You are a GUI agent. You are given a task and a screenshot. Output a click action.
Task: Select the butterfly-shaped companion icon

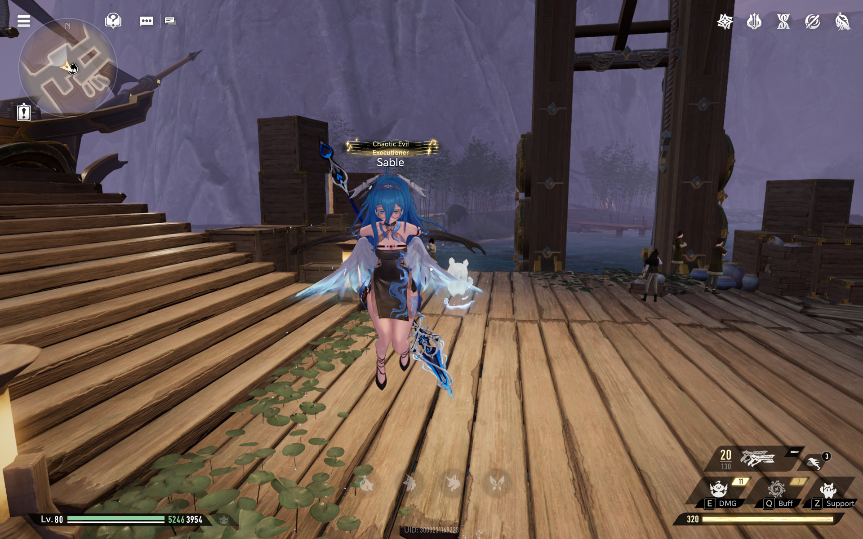[x=494, y=484]
